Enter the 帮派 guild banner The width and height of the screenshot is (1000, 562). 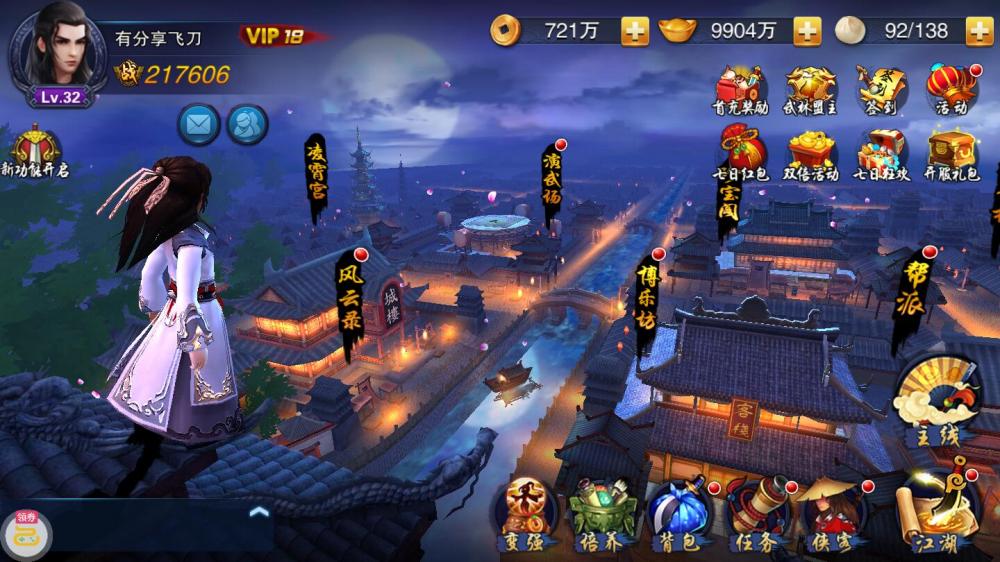(x=912, y=298)
